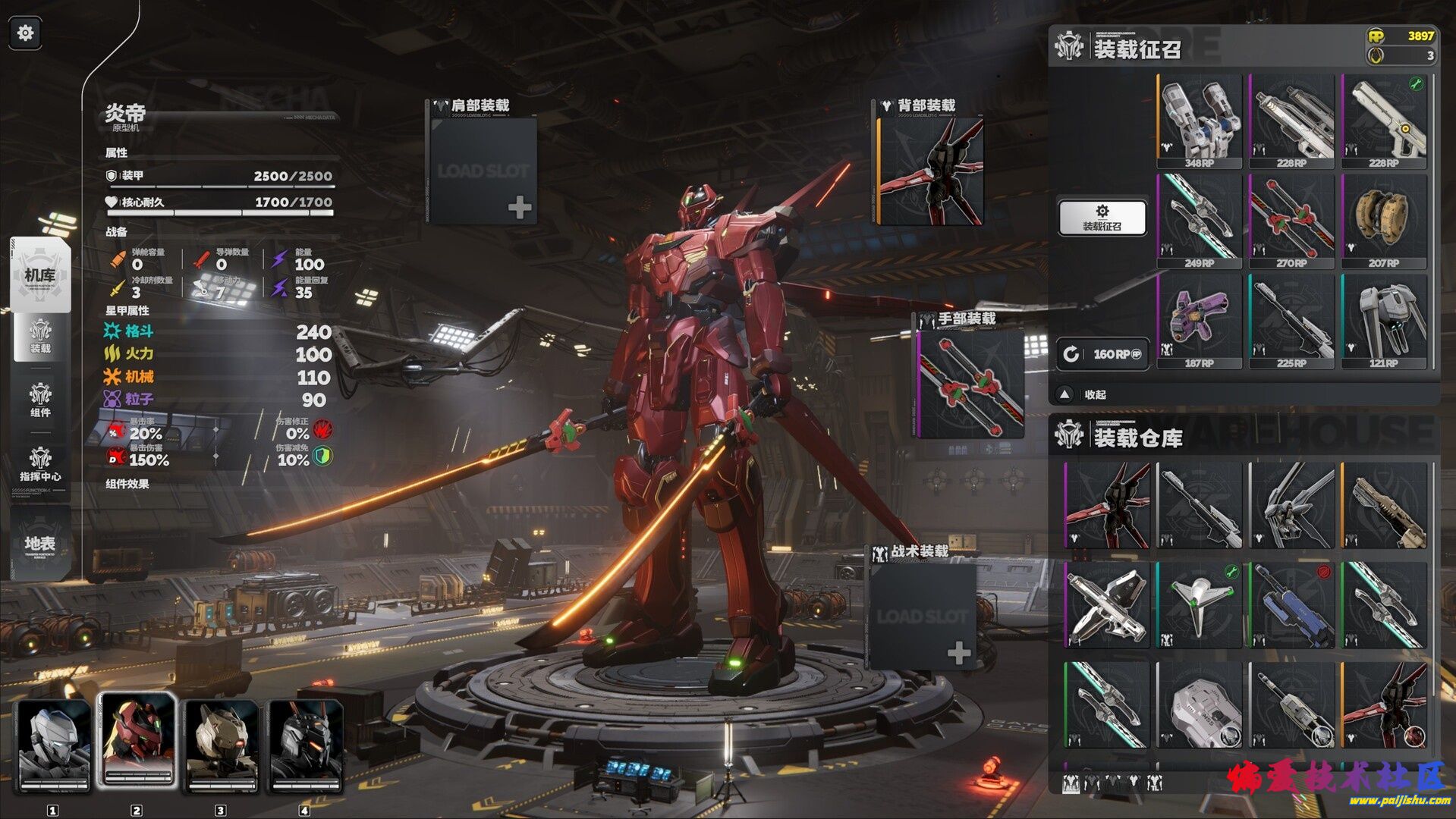Open the 组件 components tab
This screenshot has height=819, width=1456.
(x=40, y=400)
